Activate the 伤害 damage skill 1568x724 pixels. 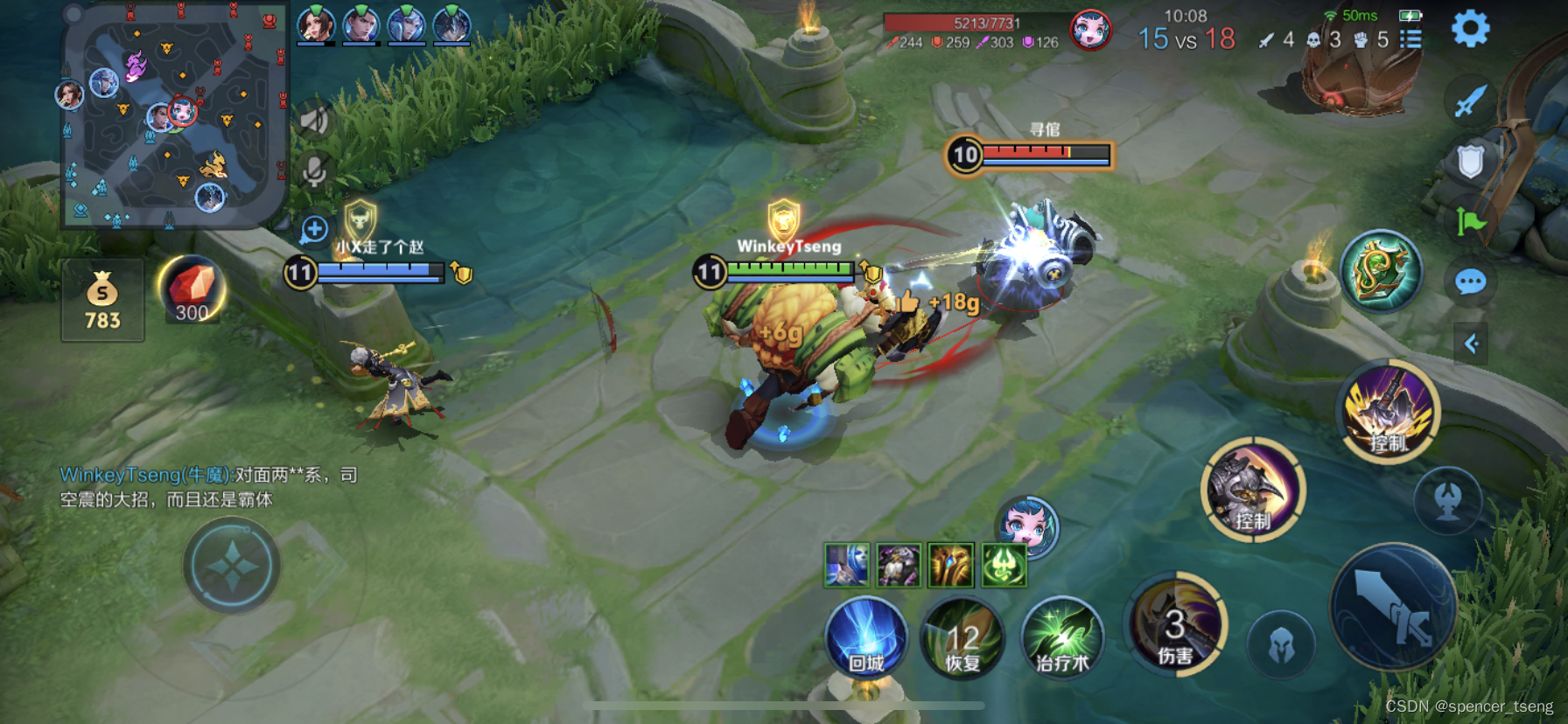[1175, 625]
